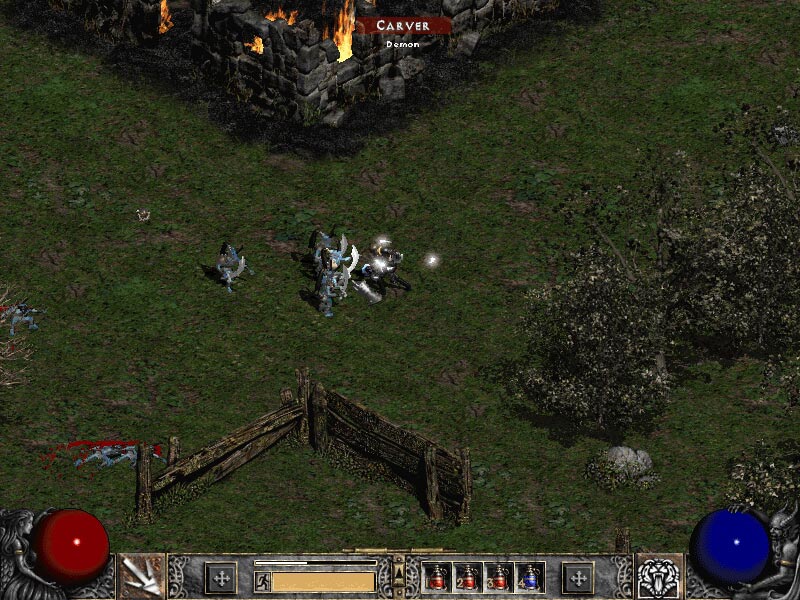Drink the red healing potion in belt slot 2
The width and height of the screenshot is (800, 600).
[466, 577]
